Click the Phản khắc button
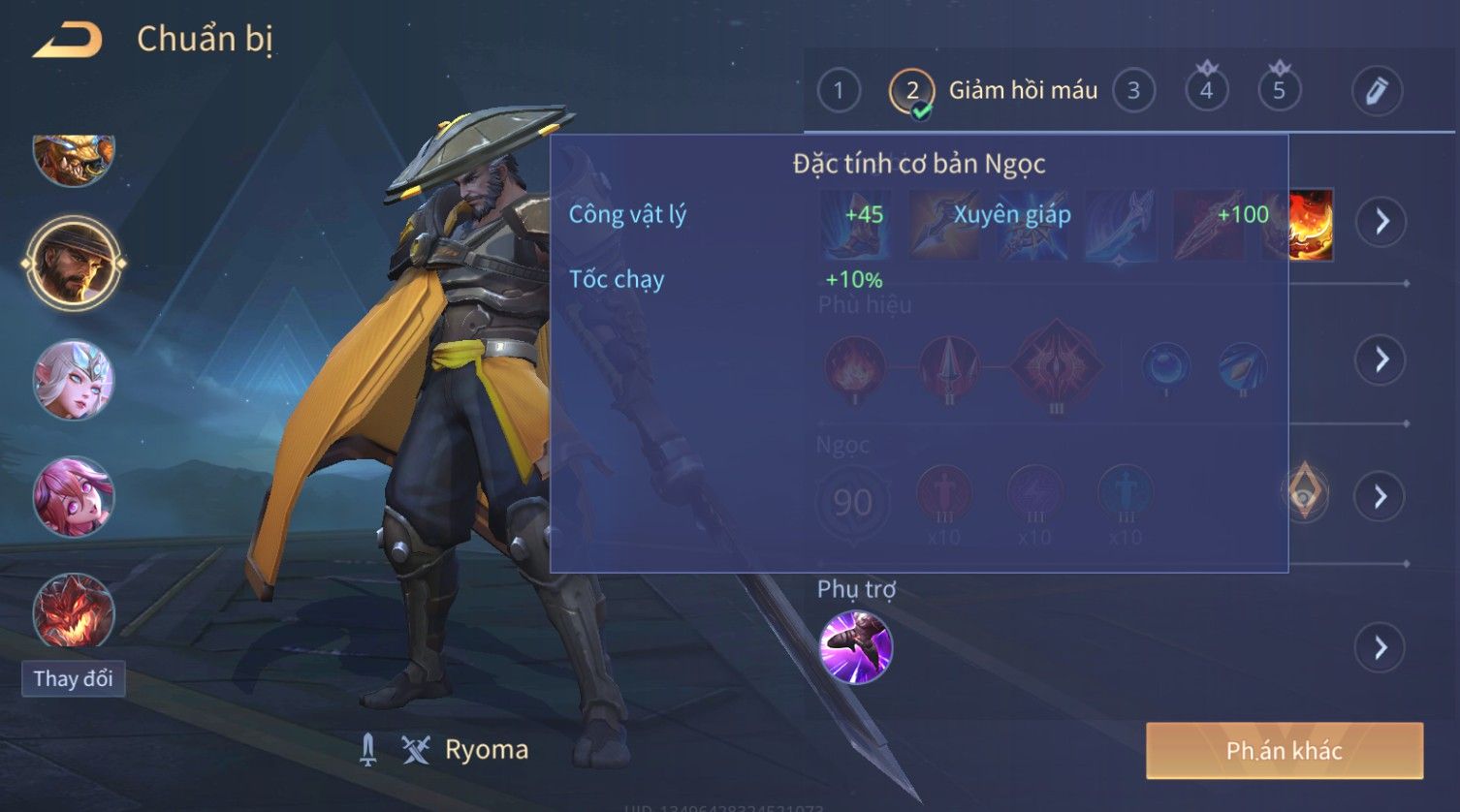Screen dimensions: 1460x812 (x=1284, y=750)
